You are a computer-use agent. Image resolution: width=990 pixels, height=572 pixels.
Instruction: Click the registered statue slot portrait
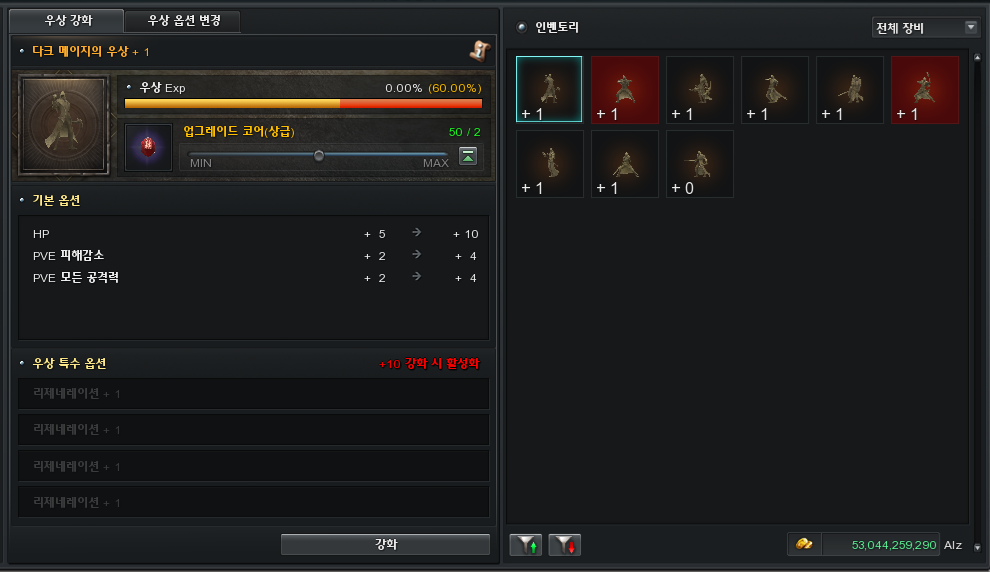click(62, 125)
